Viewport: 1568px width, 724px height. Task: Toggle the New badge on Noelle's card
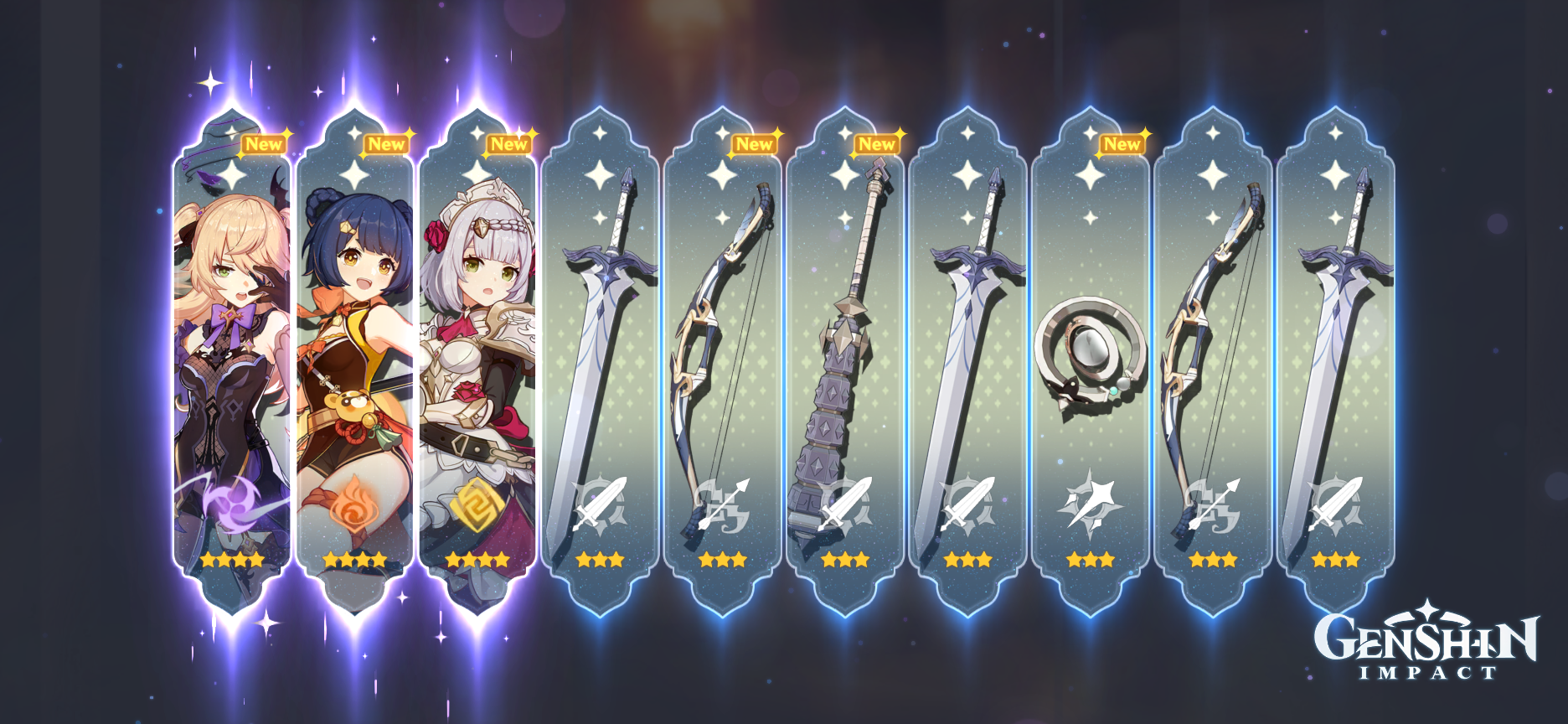pyautogui.click(x=508, y=145)
